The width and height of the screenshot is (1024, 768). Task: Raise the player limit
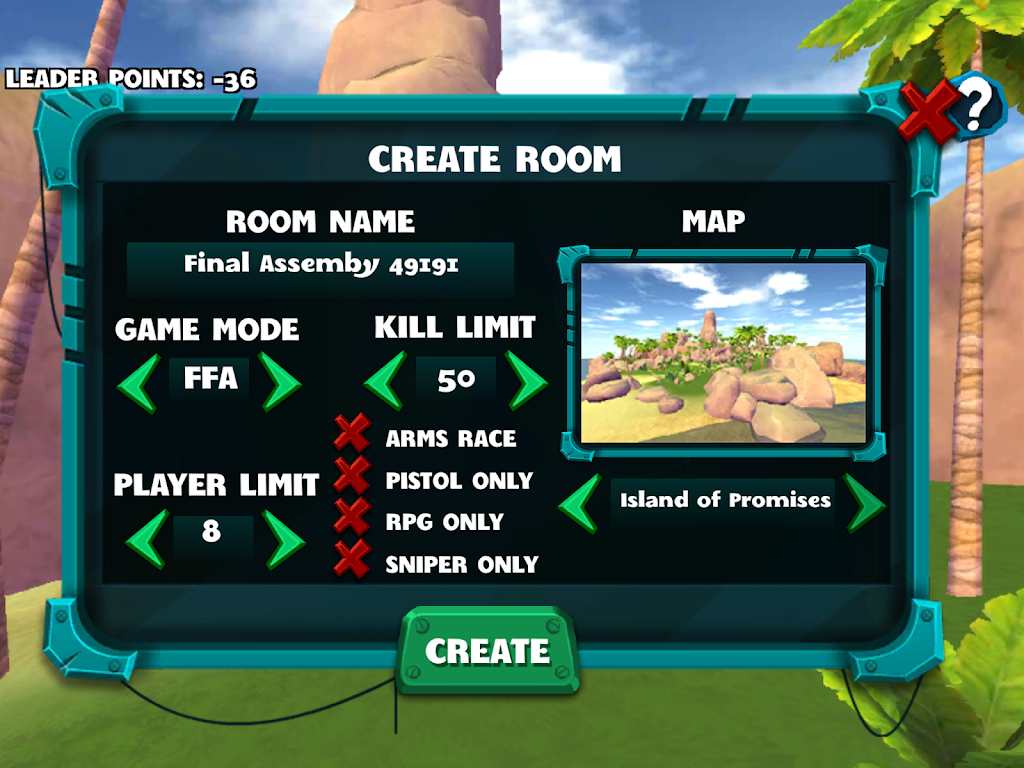(284, 537)
